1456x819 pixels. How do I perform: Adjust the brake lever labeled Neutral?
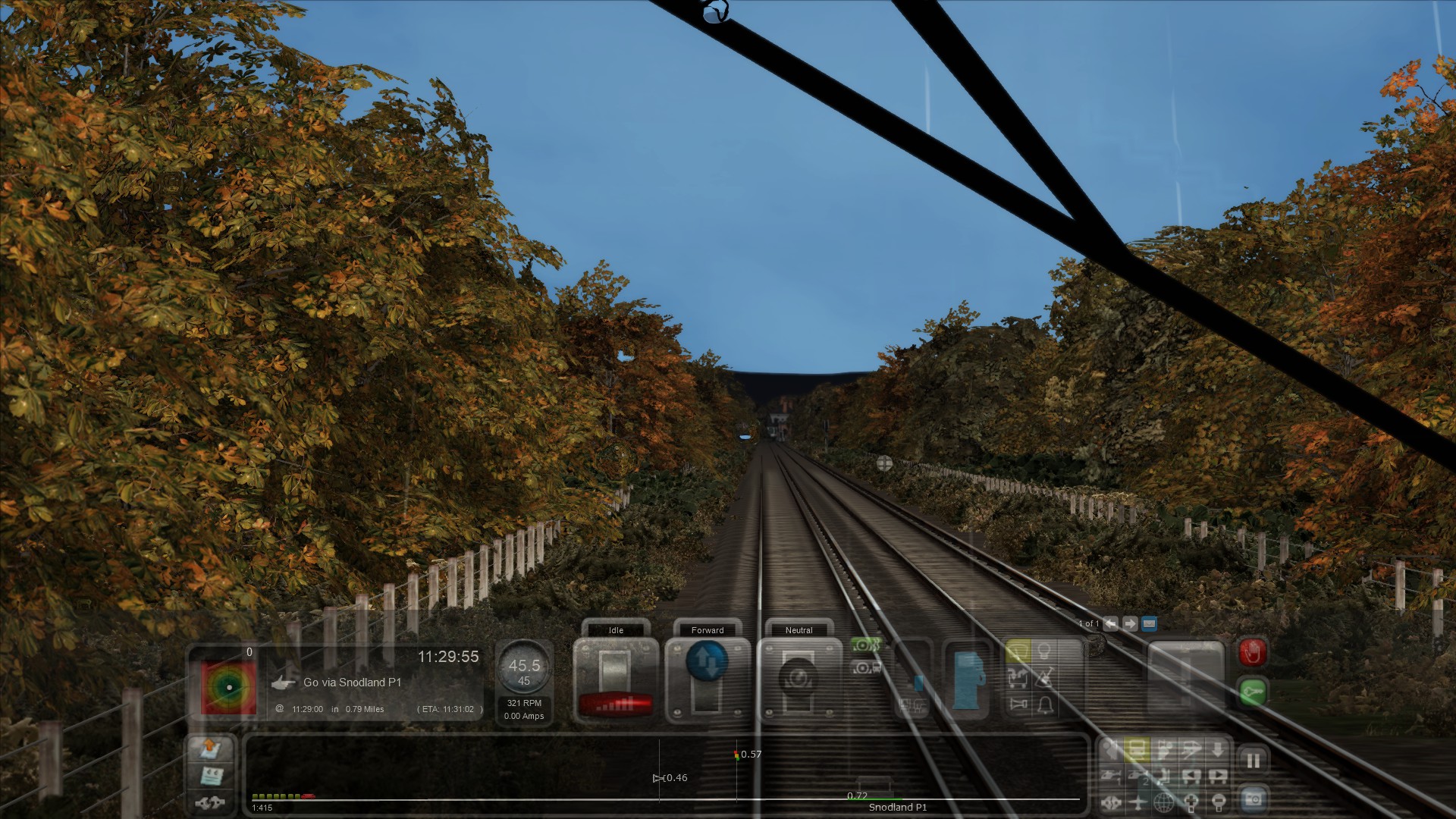coord(798,679)
